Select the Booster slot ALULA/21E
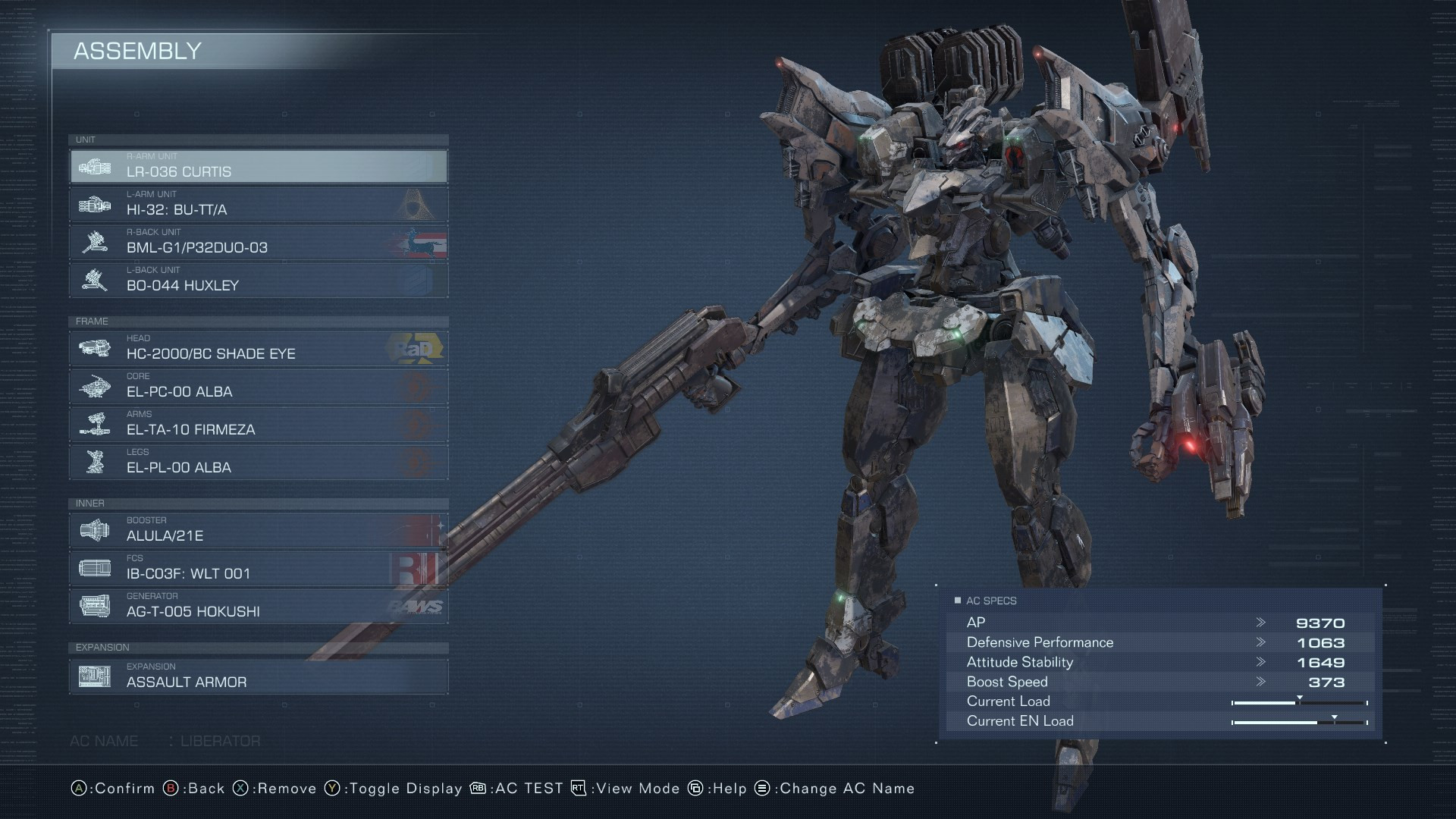 pos(258,530)
